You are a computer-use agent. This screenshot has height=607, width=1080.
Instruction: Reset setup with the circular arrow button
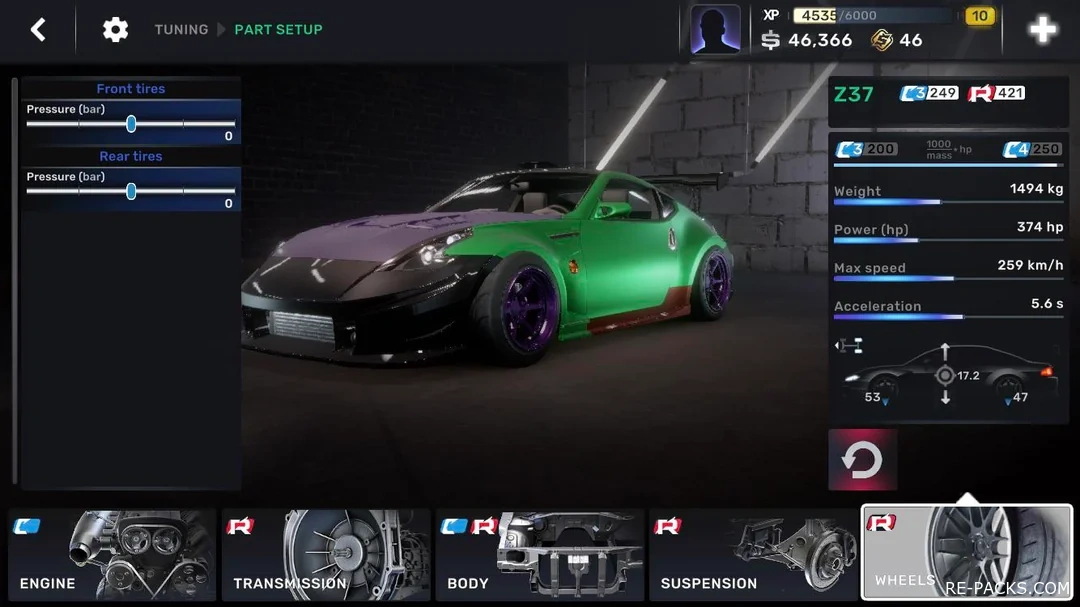862,460
